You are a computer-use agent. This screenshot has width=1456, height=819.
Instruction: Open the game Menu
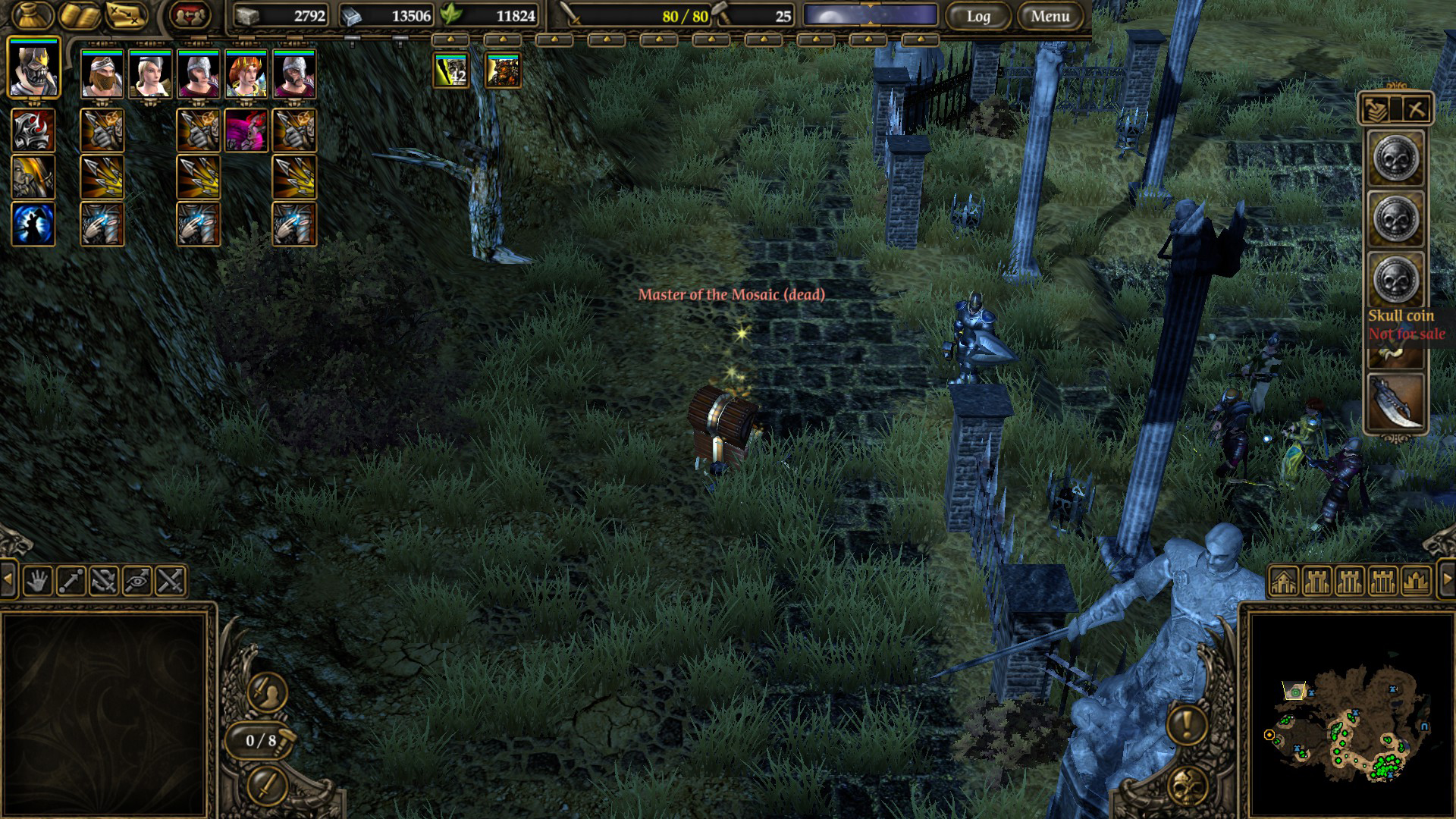click(1050, 16)
